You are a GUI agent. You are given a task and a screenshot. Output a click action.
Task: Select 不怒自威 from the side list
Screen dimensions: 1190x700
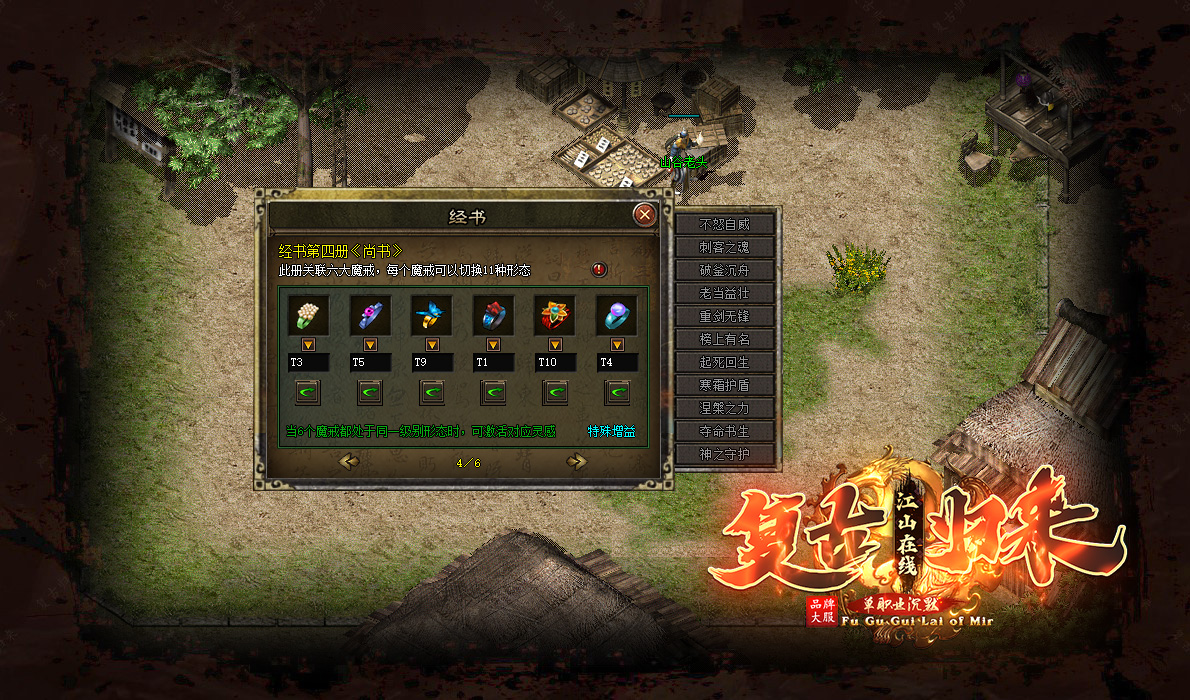pyautogui.click(x=724, y=224)
